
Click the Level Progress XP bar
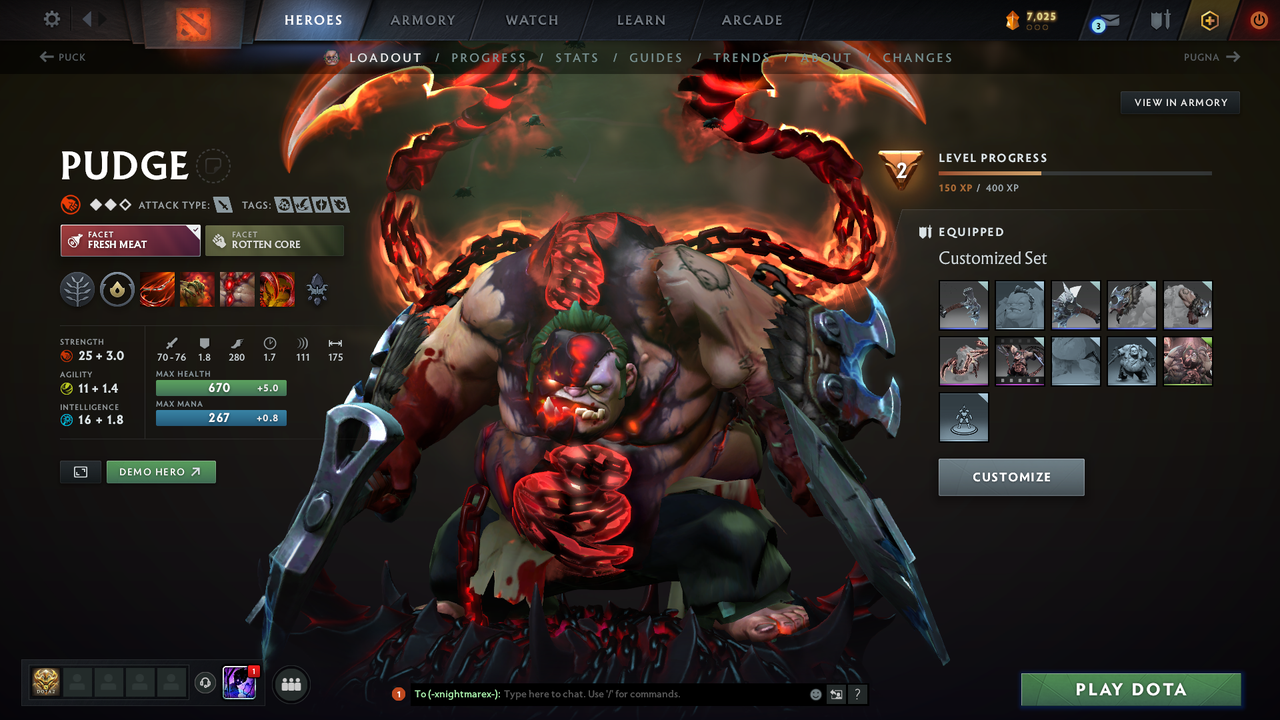point(1076,171)
